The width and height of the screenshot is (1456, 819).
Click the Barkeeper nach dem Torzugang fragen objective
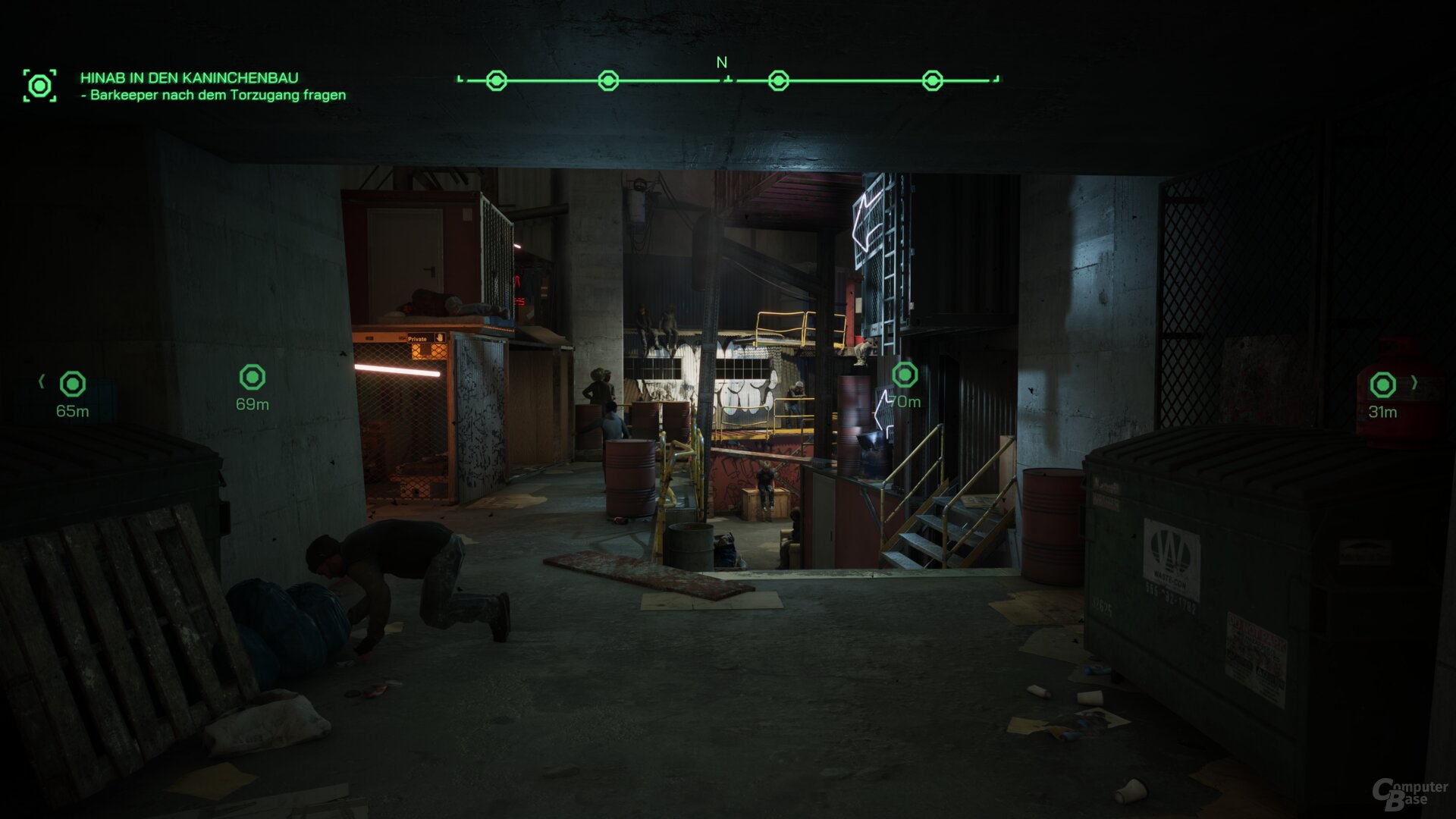pos(215,96)
